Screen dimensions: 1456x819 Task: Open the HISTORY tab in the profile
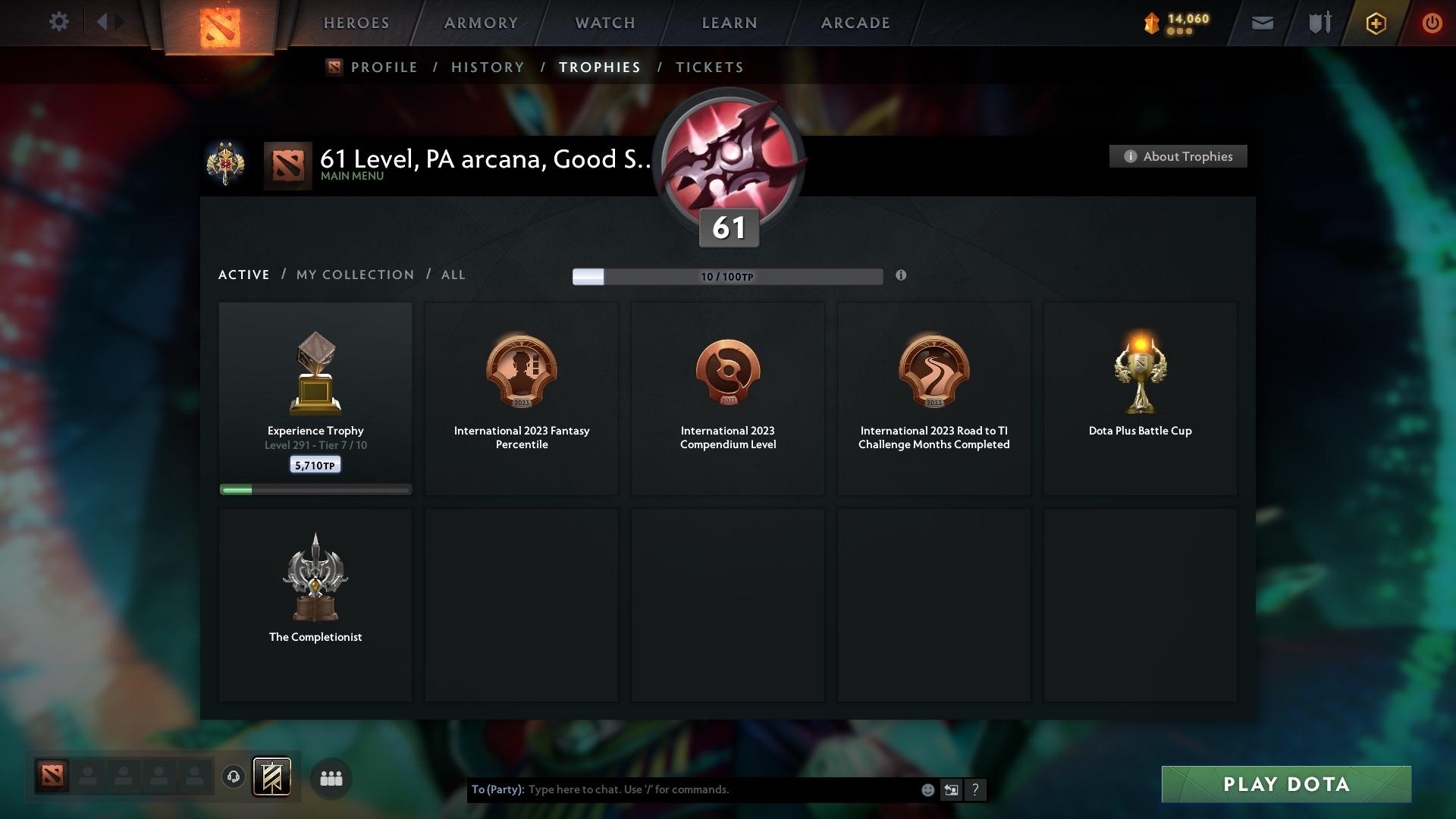click(x=487, y=67)
